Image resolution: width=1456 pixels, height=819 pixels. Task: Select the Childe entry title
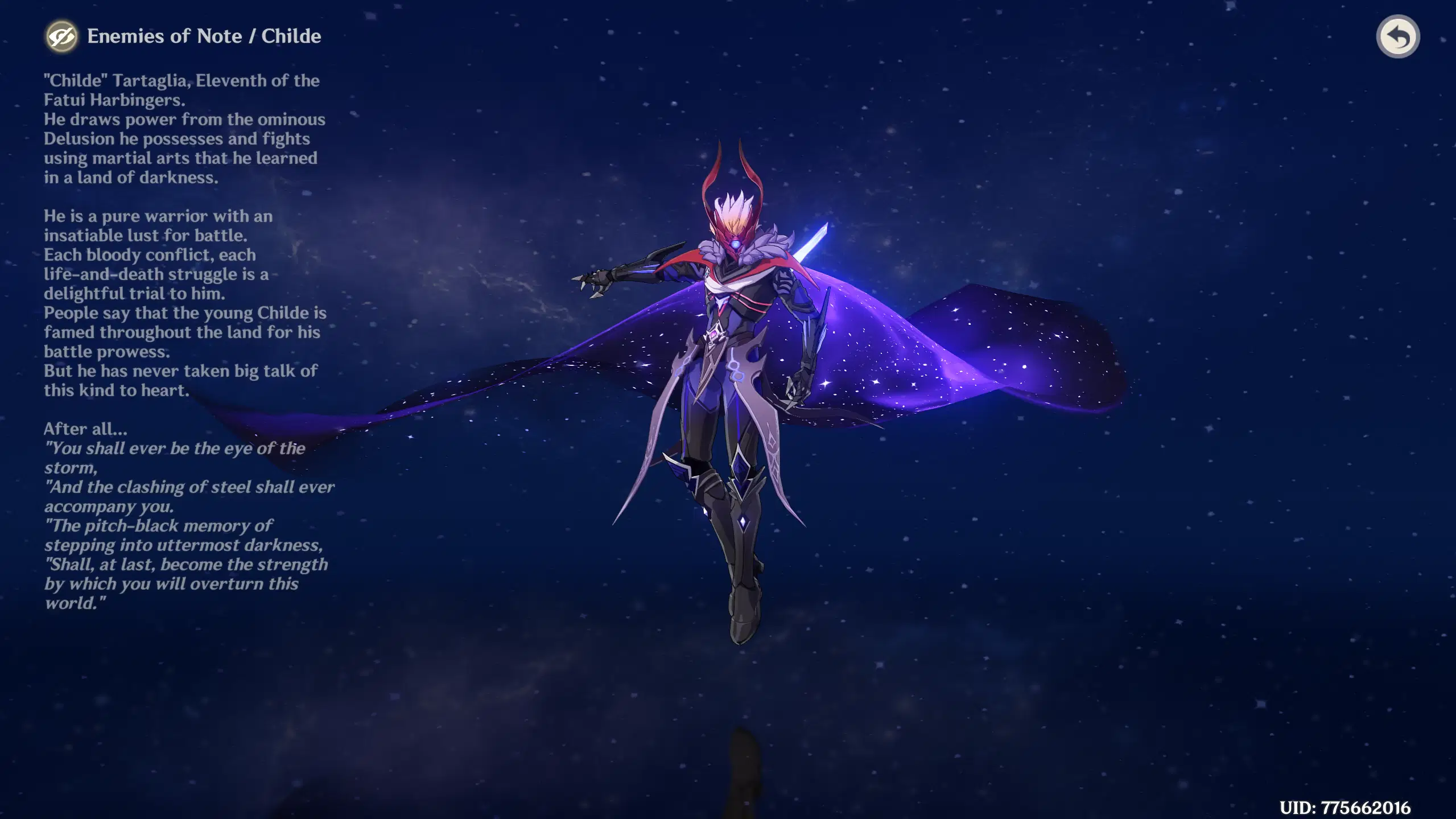point(292,36)
